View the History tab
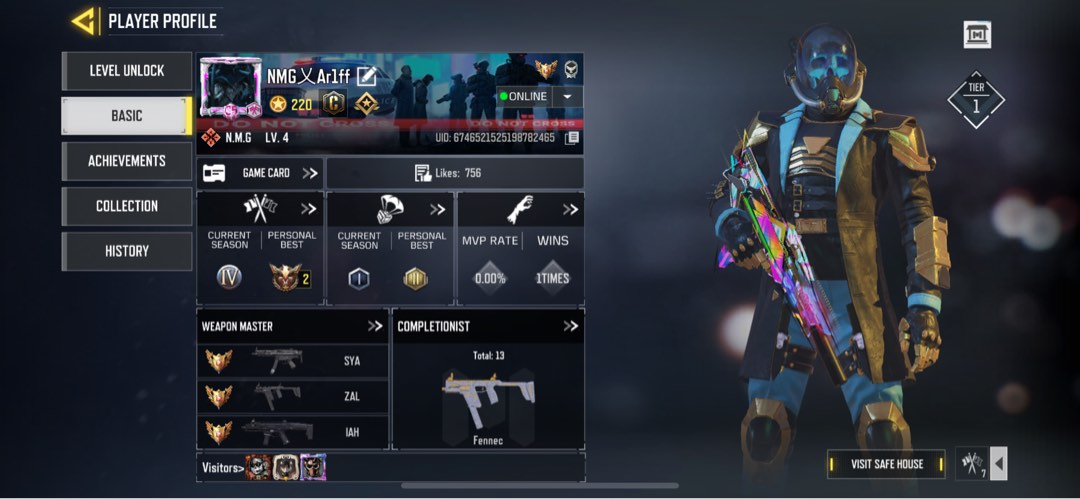This screenshot has width=1080, height=499. (x=126, y=251)
